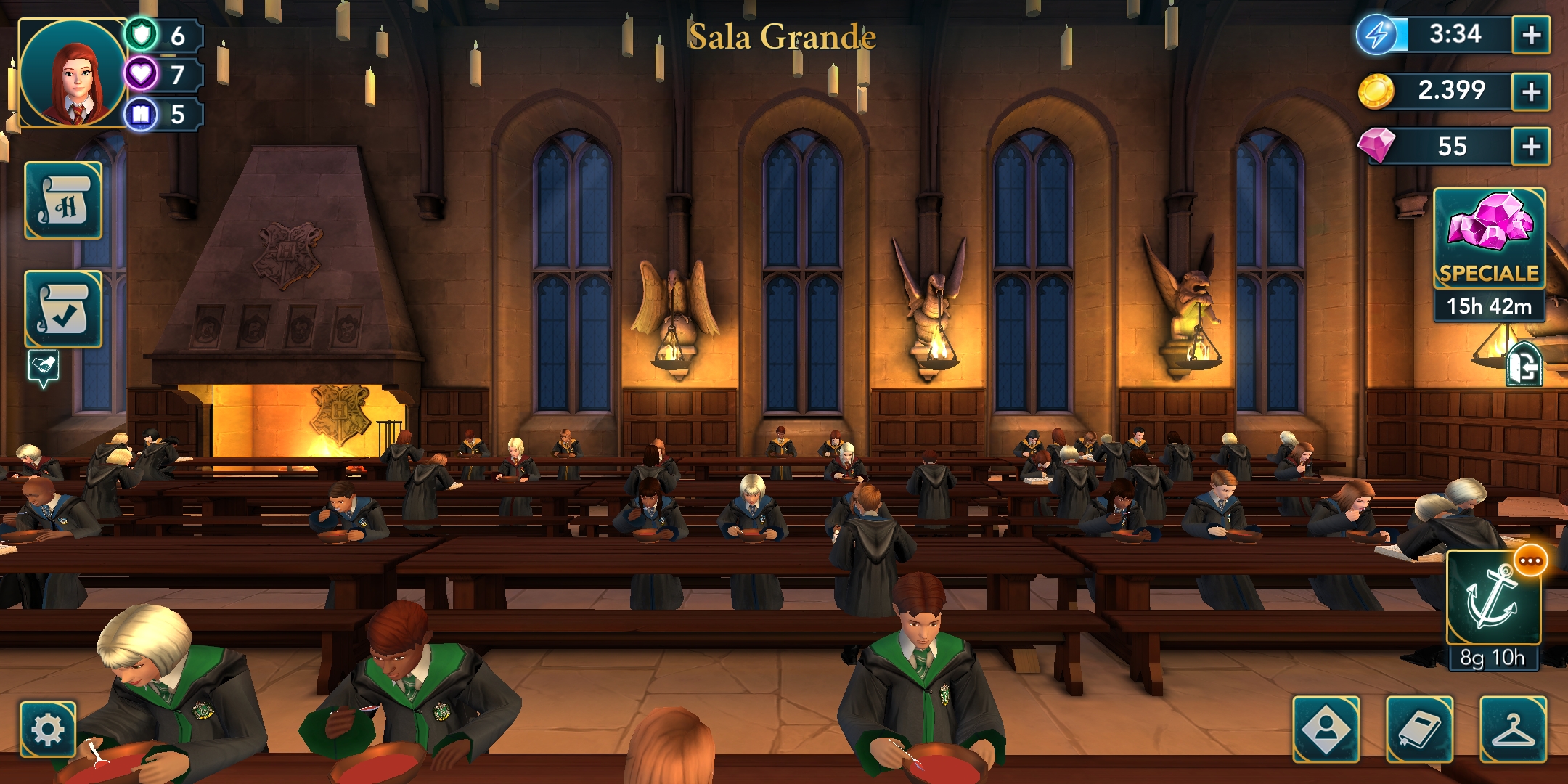Open the red-haired character portrait
Screen dimensions: 1568x784
click(x=73, y=73)
